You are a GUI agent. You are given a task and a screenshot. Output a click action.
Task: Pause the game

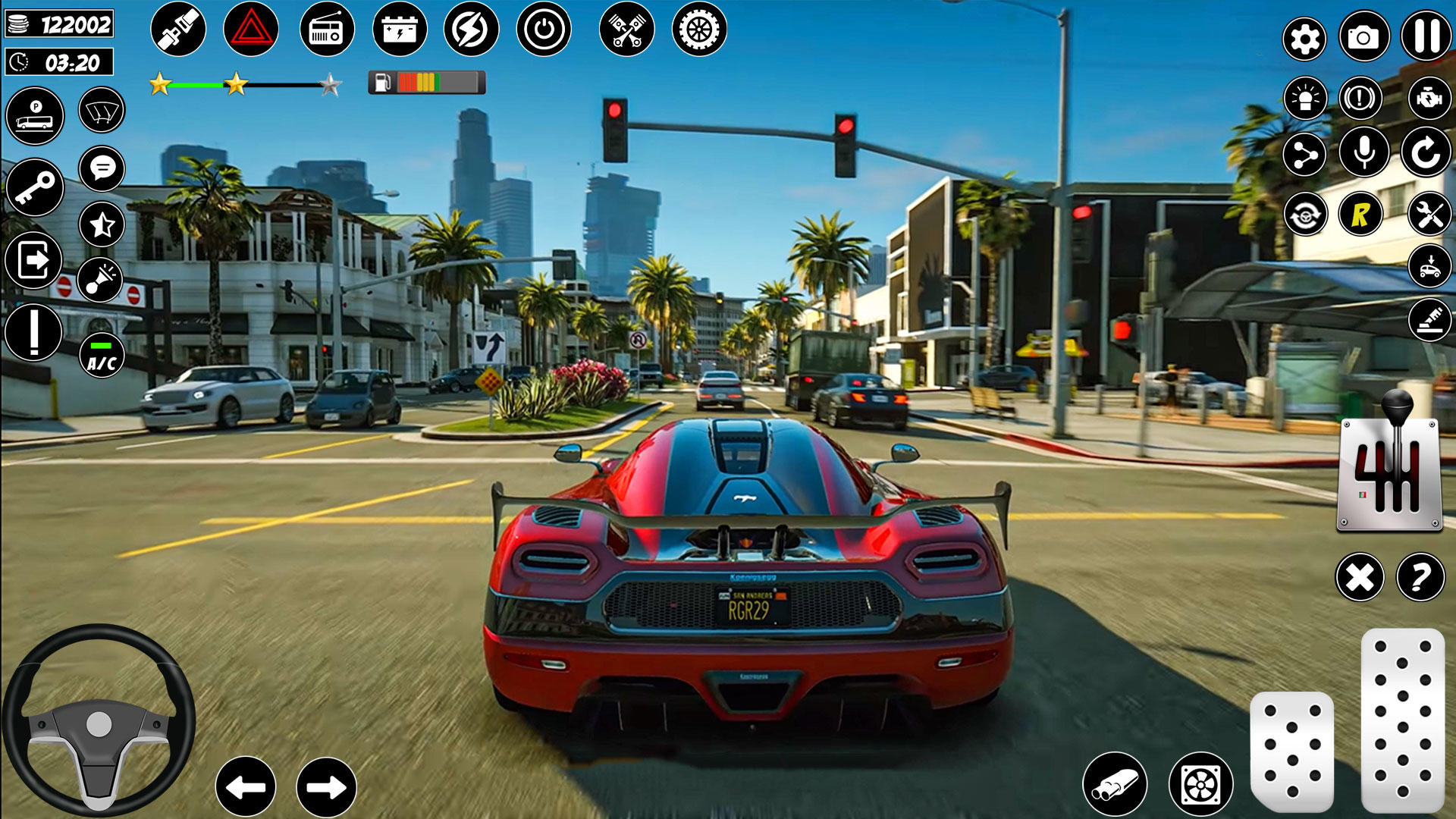point(1426,36)
